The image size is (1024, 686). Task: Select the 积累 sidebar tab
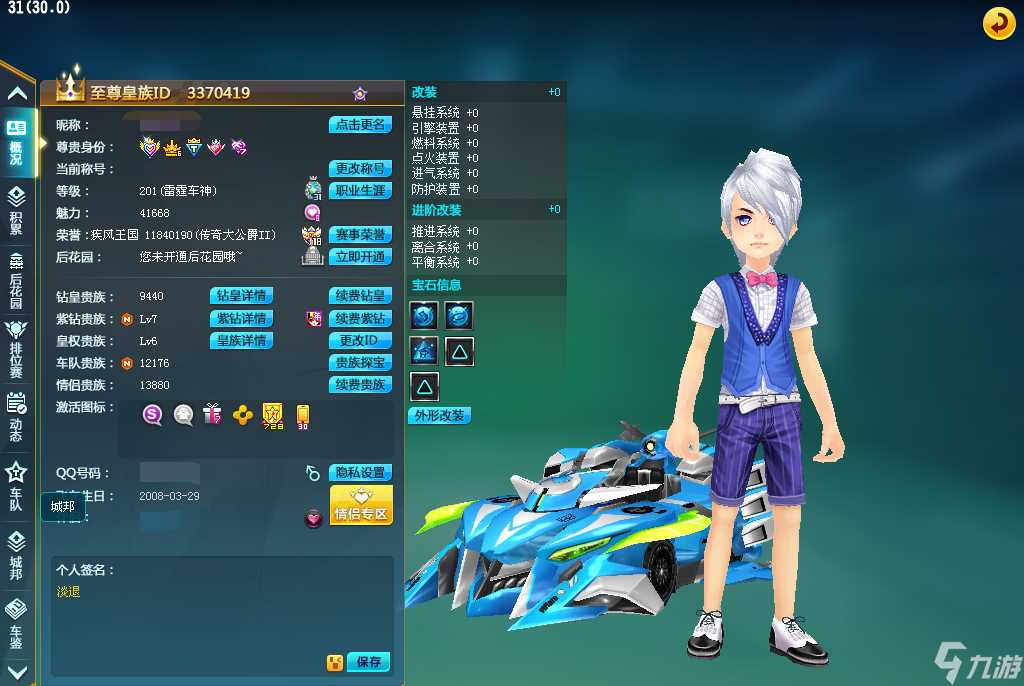16,209
